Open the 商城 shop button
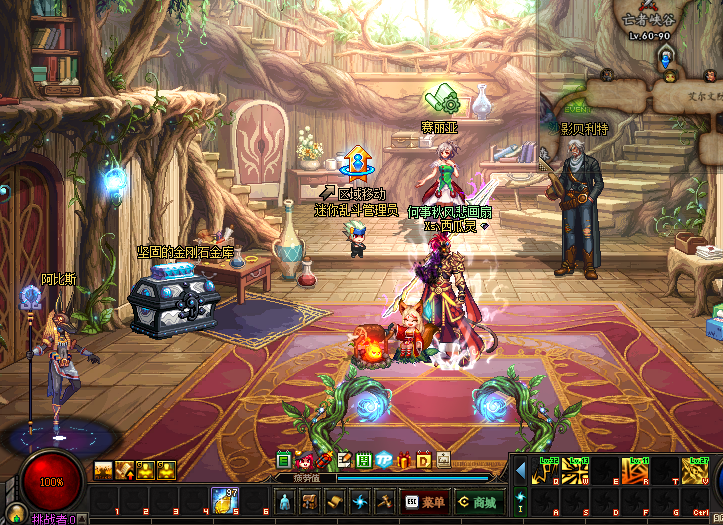The width and height of the screenshot is (723, 525). pos(477,502)
